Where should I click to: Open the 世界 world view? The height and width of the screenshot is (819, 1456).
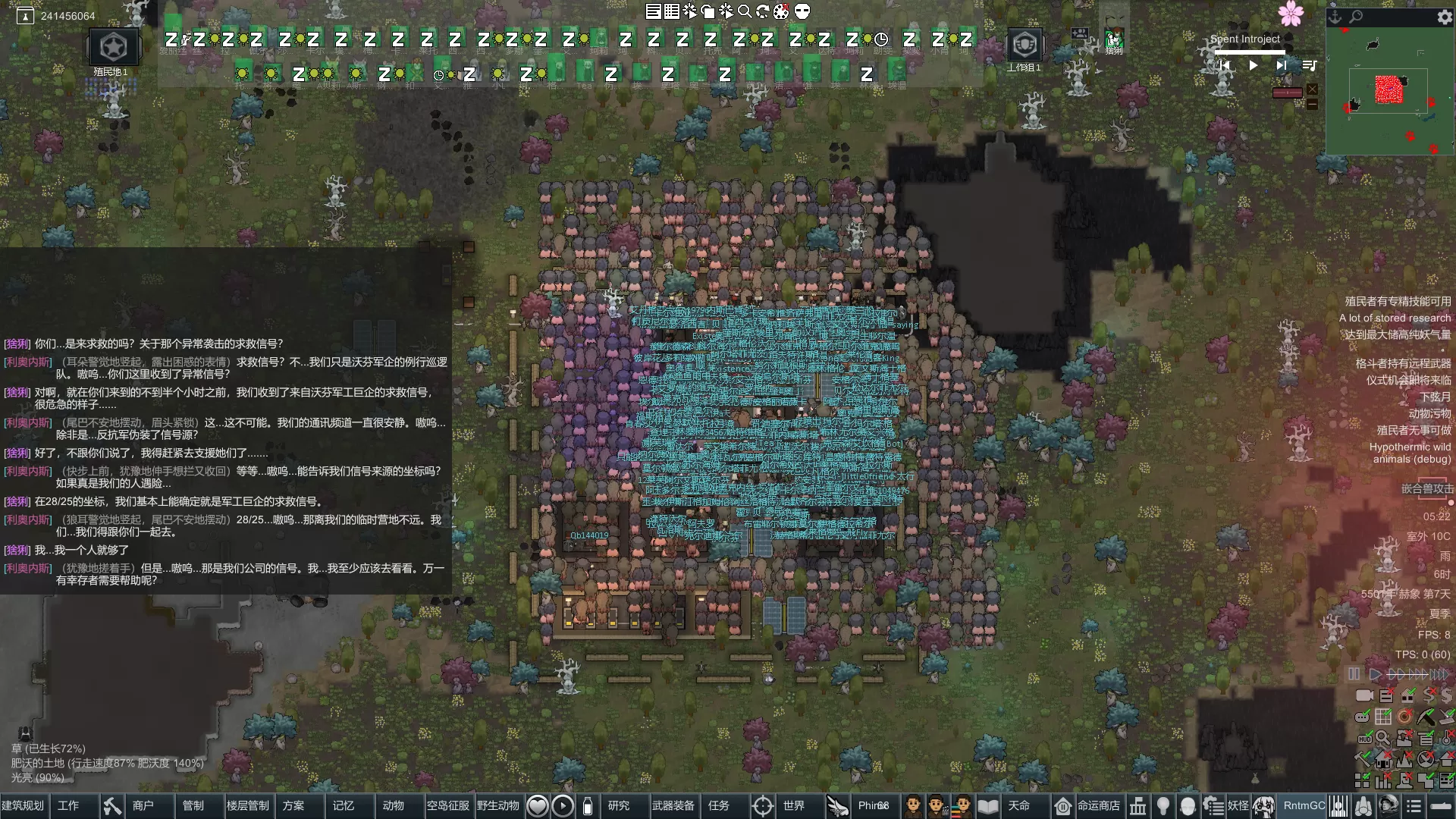pos(793,805)
